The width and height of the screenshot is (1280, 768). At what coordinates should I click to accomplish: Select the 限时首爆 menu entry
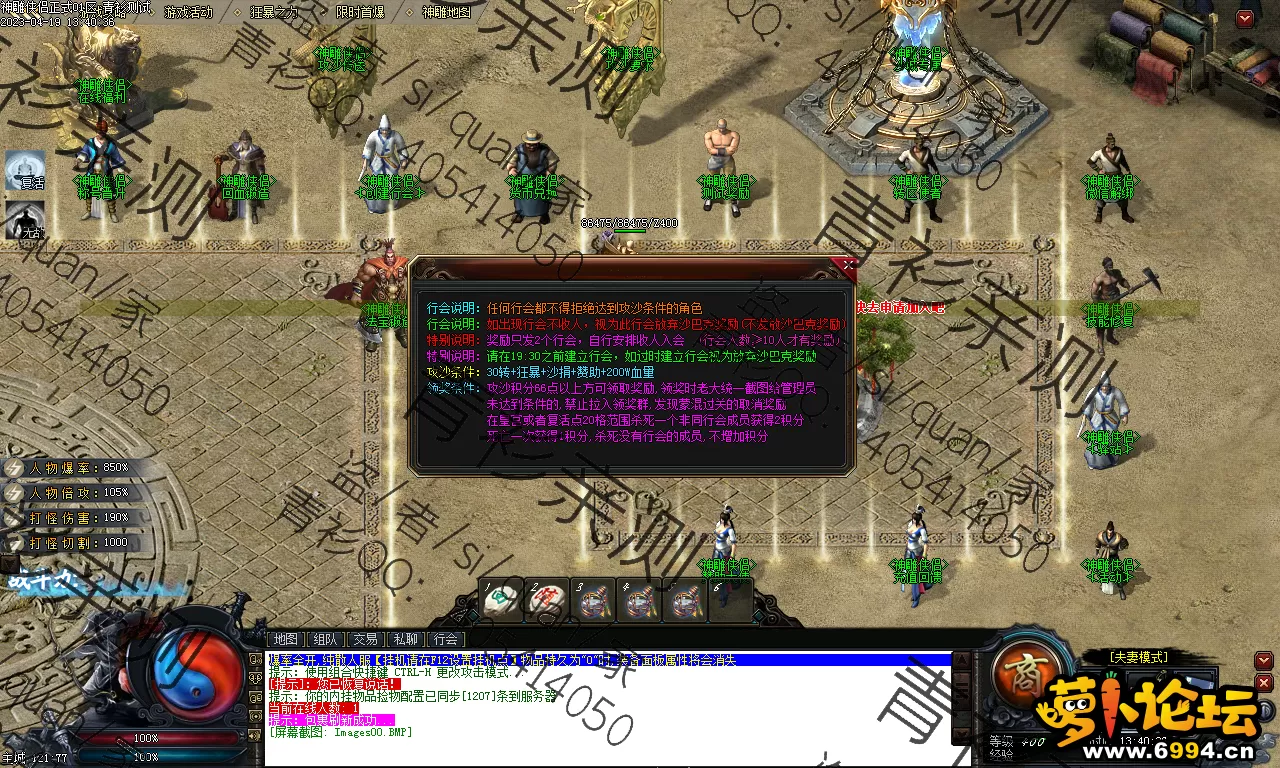point(360,12)
